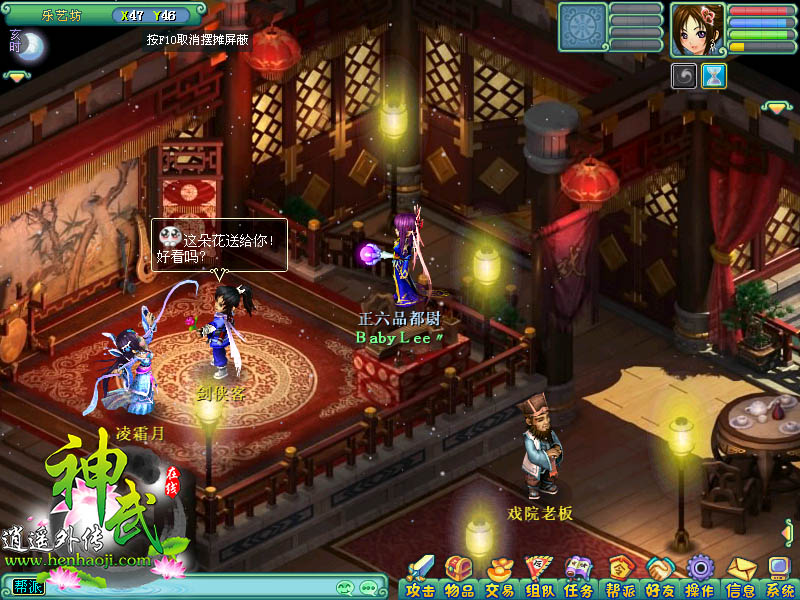
Task: Click the player character portrait
Action: point(697,28)
